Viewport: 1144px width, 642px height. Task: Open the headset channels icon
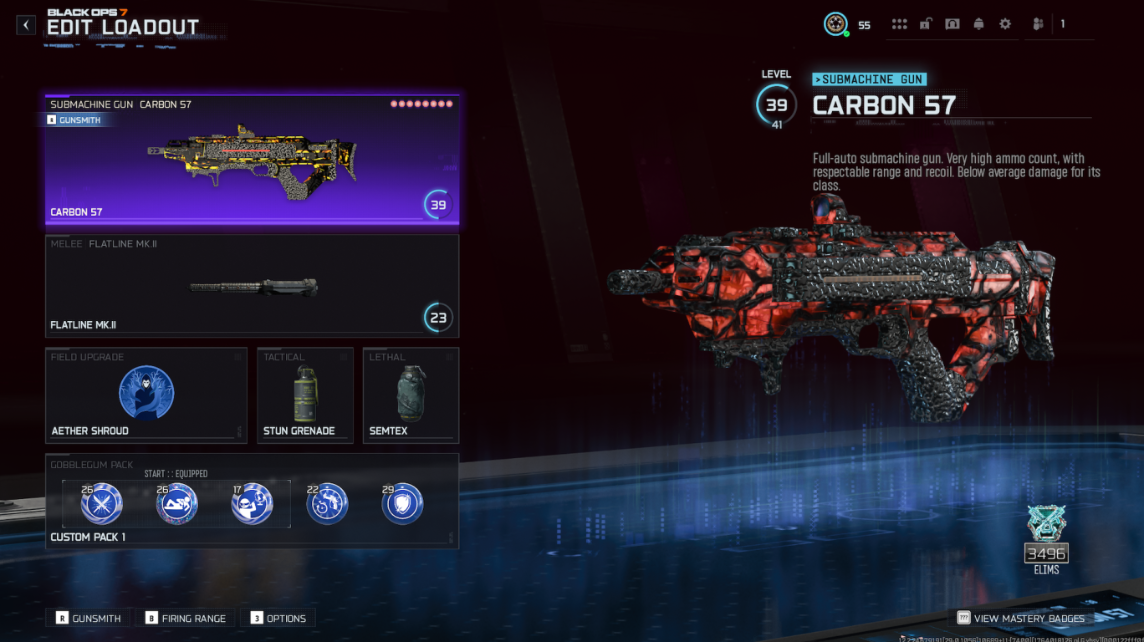click(x=952, y=24)
